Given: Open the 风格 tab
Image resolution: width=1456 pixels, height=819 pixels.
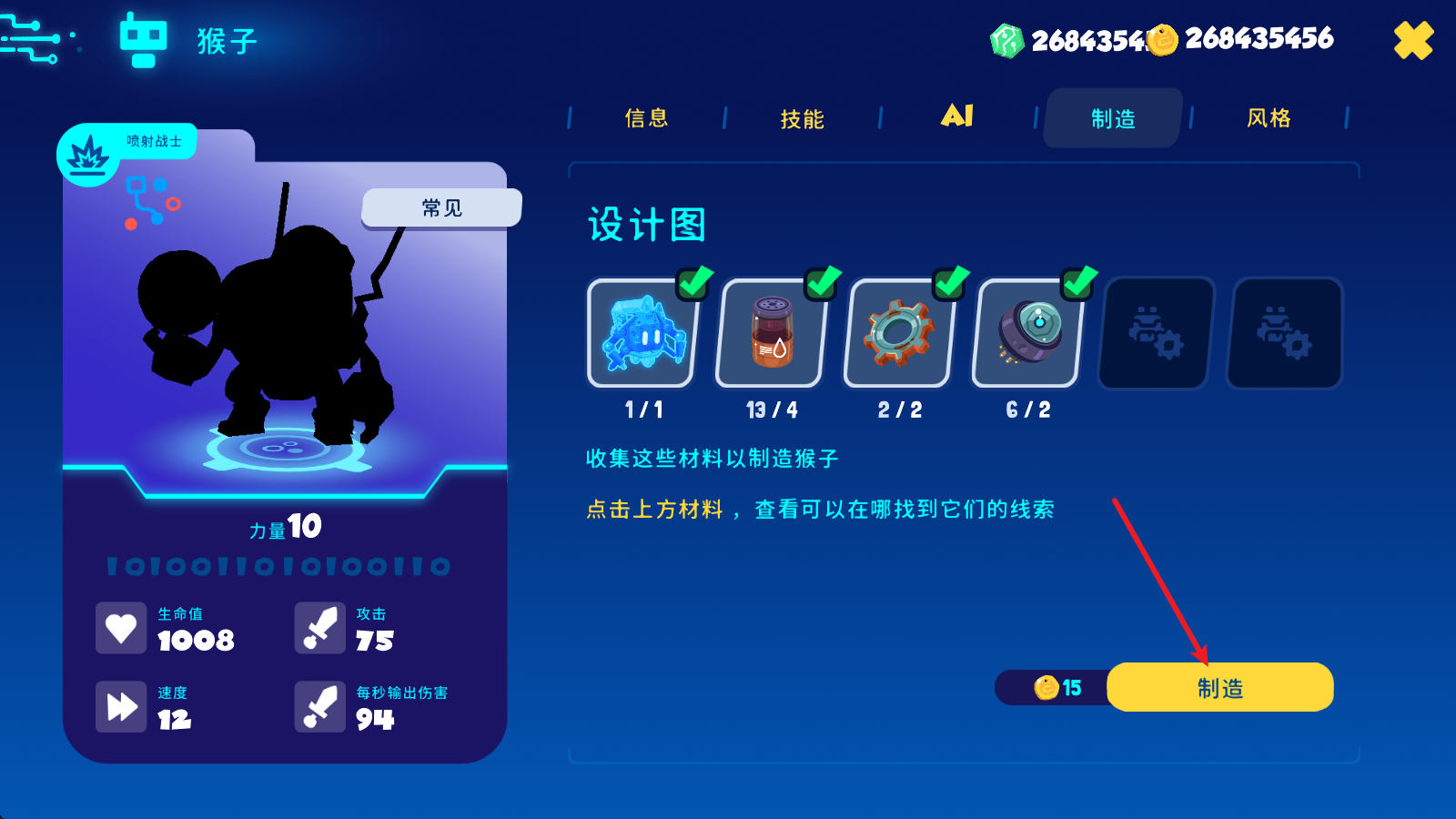Looking at the screenshot, I should [1270, 118].
